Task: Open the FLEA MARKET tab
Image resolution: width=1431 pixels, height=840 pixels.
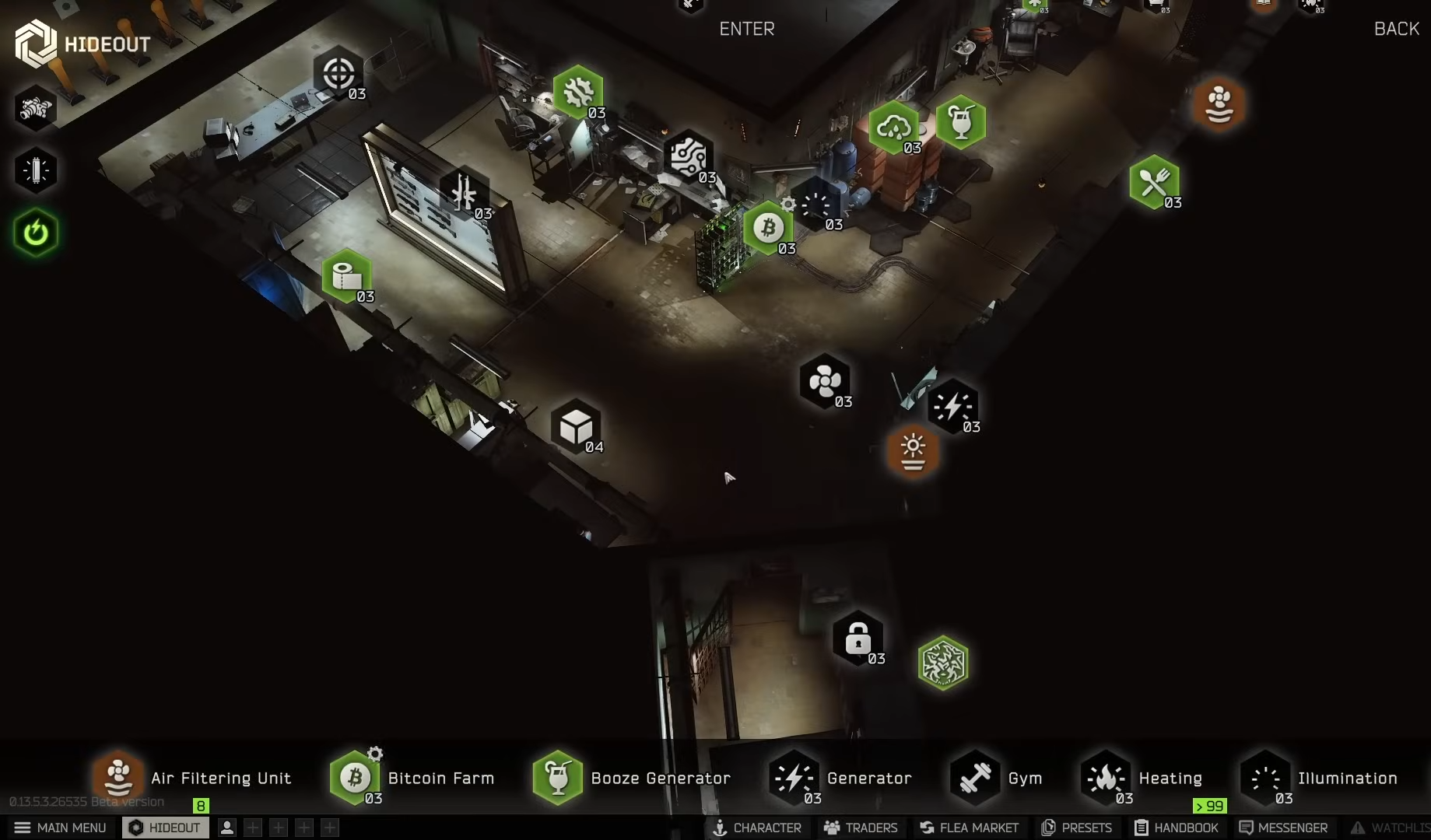Action: (x=969, y=828)
